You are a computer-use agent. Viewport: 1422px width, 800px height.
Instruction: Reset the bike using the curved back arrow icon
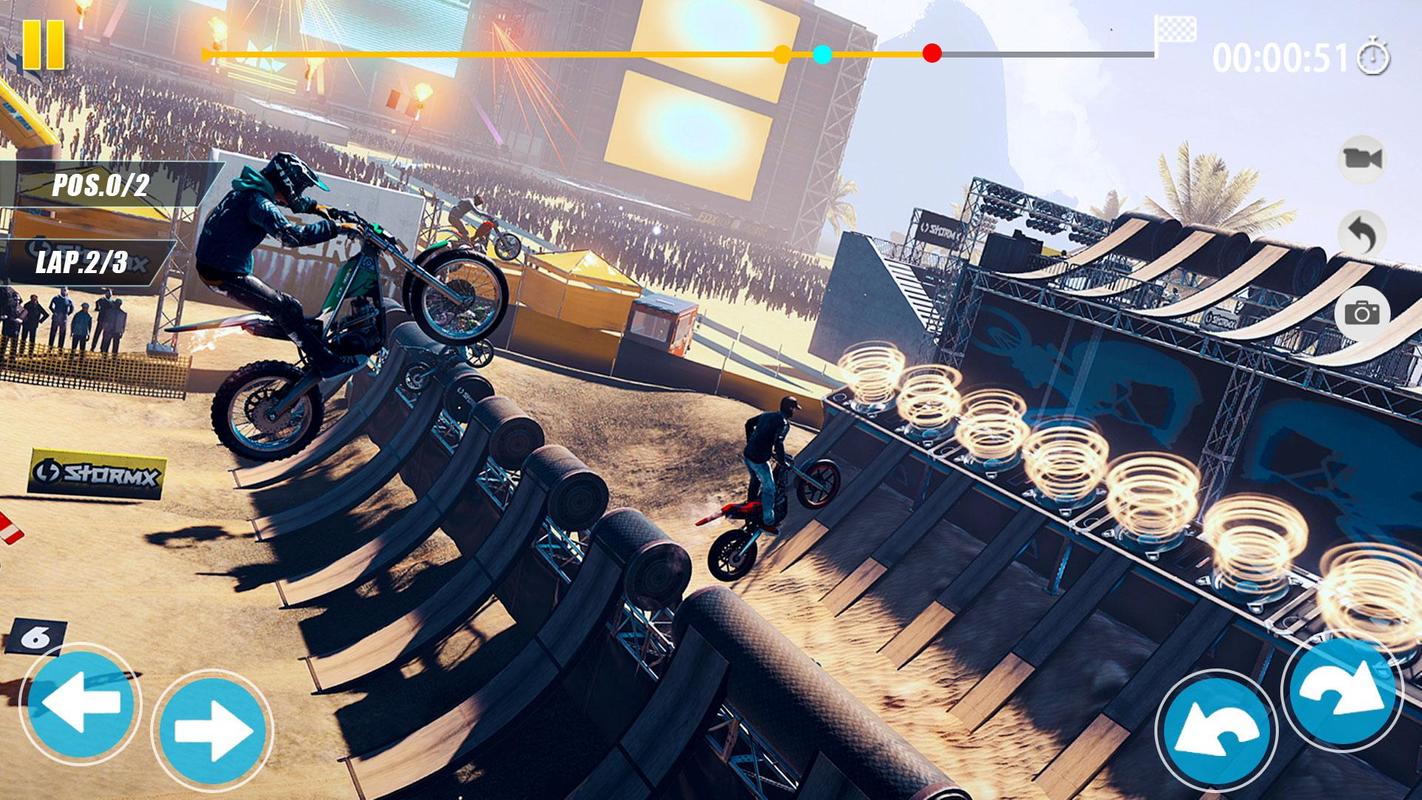1362,235
